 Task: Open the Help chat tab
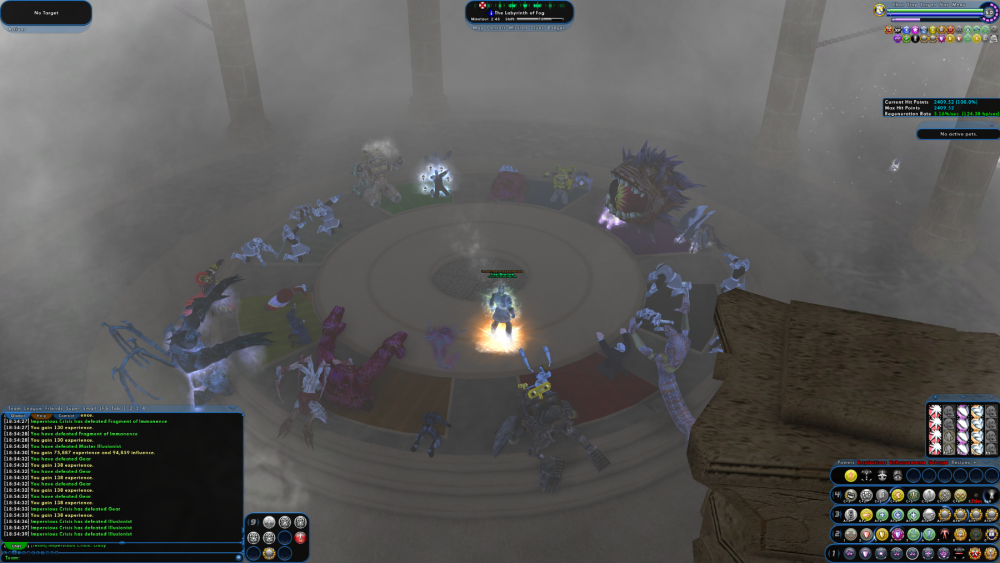(41, 416)
